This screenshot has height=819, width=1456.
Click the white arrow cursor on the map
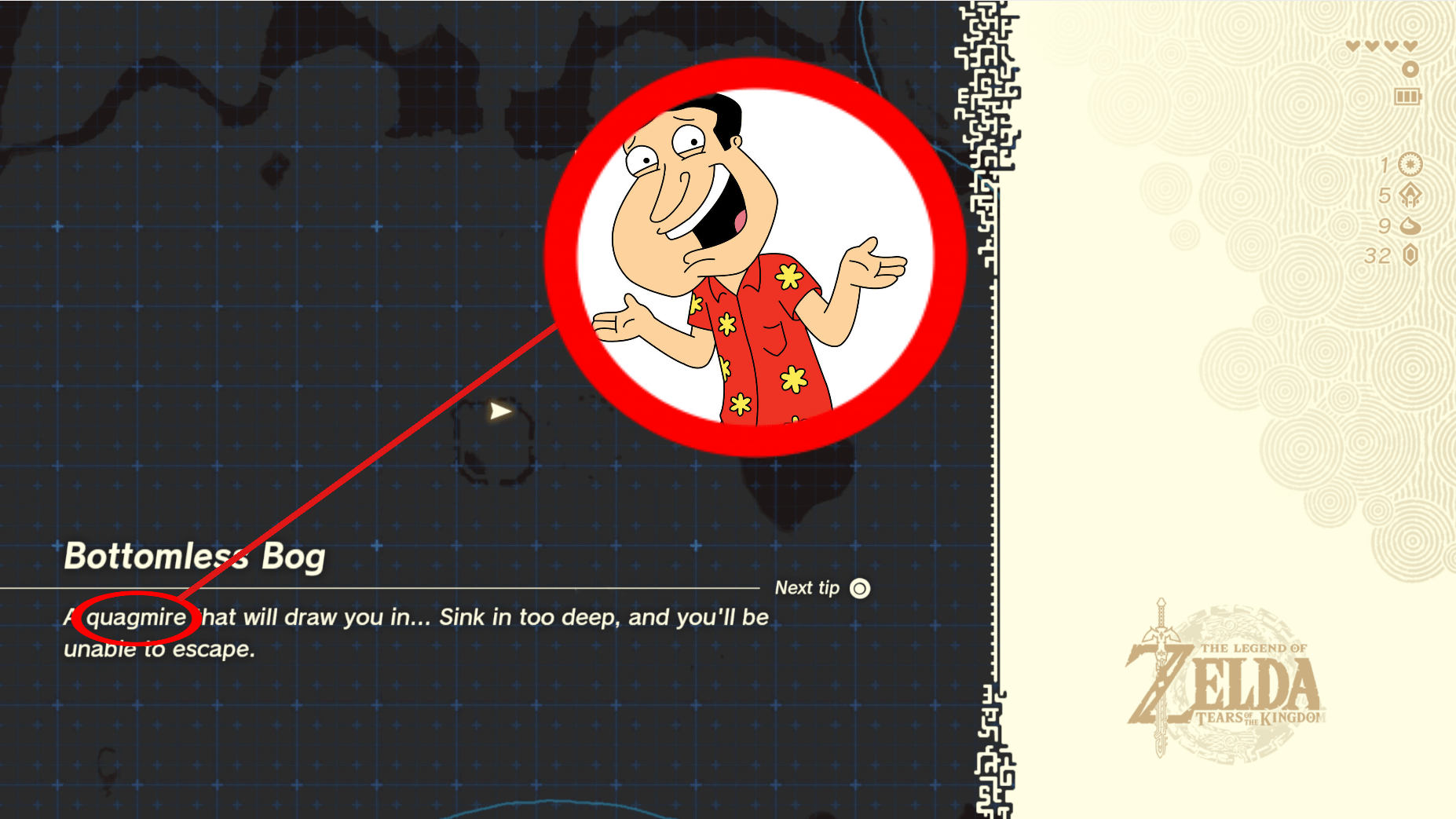499,409
